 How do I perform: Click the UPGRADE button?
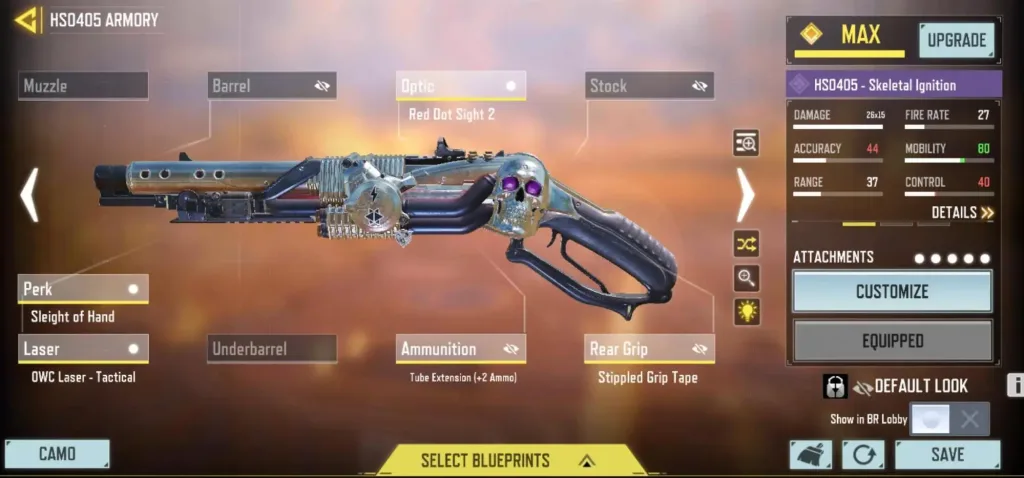956,40
